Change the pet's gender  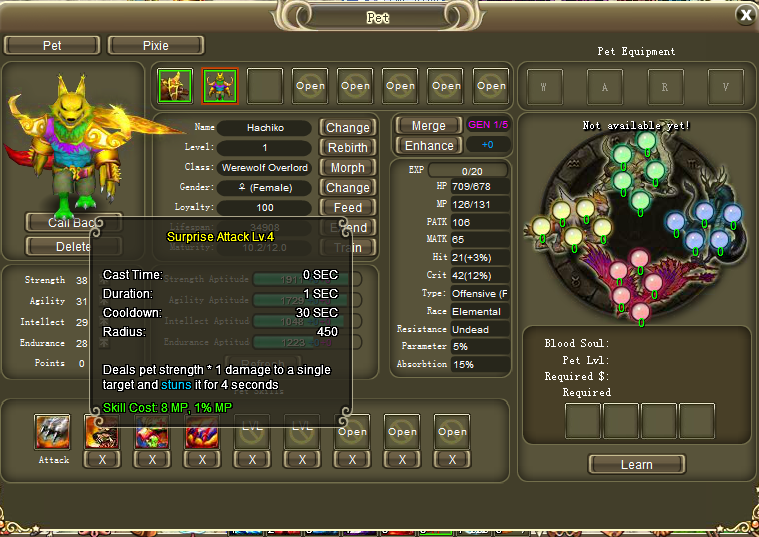tap(347, 187)
